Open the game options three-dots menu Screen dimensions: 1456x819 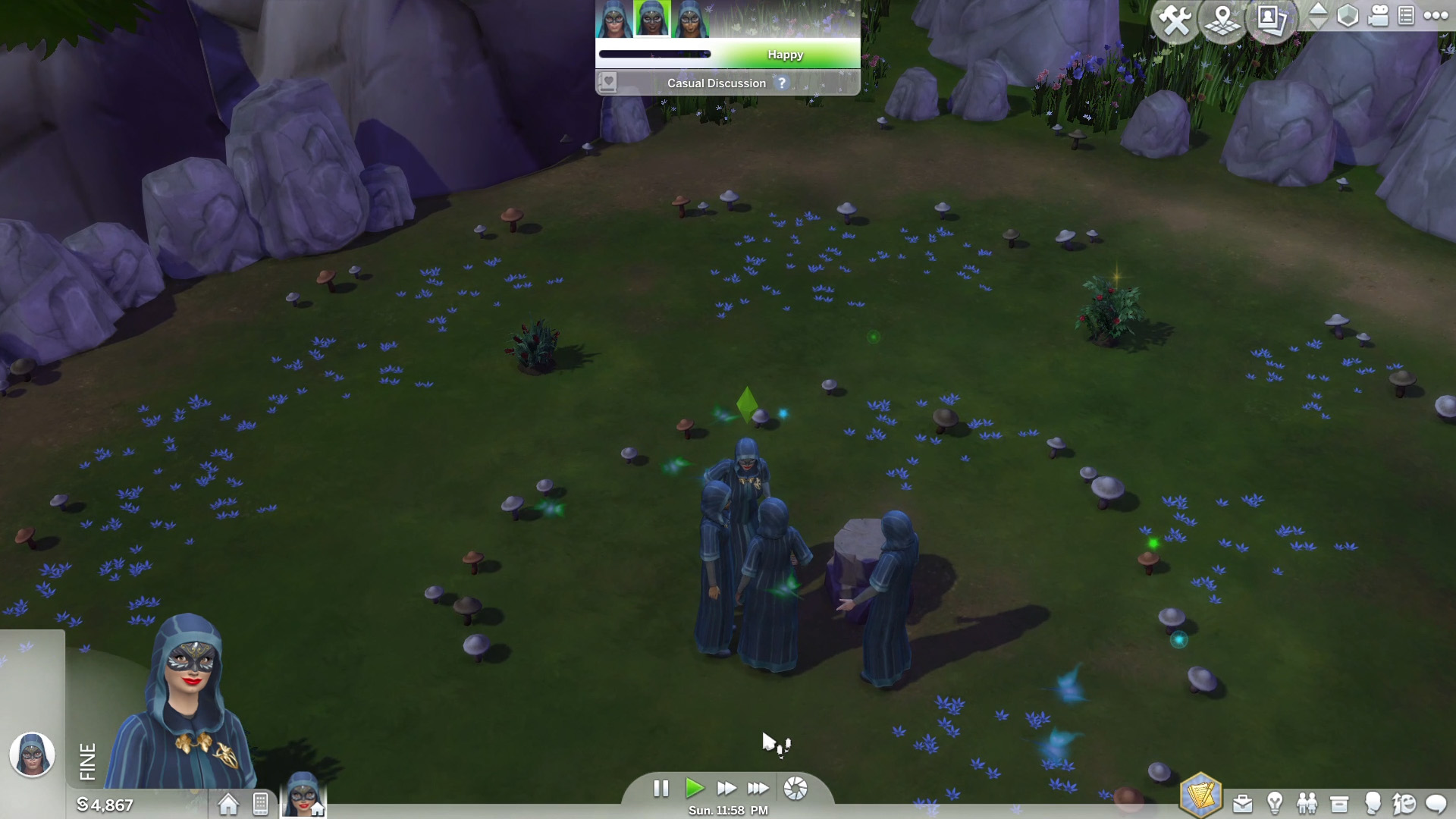tap(1436, 15)
